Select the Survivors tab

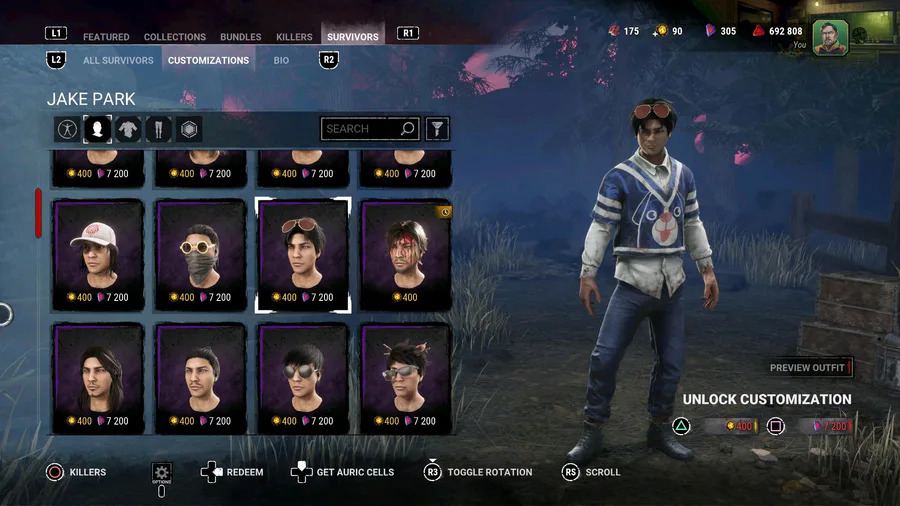[x=353, y=37]
